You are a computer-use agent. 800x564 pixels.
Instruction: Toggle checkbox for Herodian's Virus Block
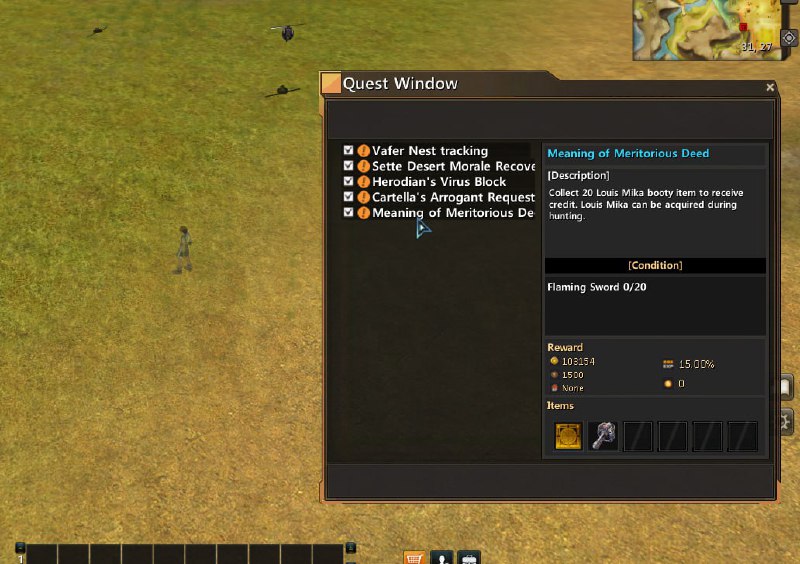pos(348,182)
